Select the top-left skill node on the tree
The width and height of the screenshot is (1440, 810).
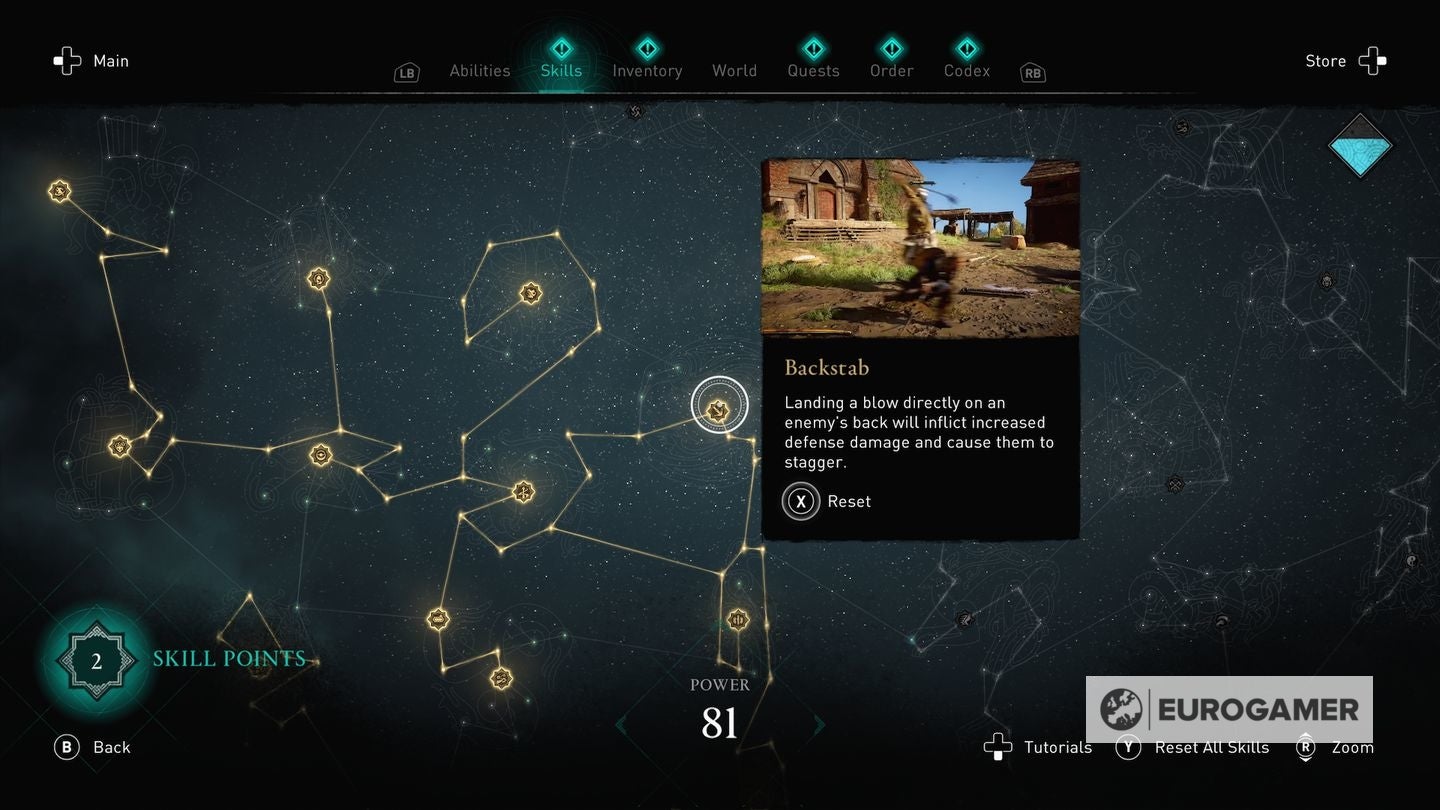coord(58,190)
